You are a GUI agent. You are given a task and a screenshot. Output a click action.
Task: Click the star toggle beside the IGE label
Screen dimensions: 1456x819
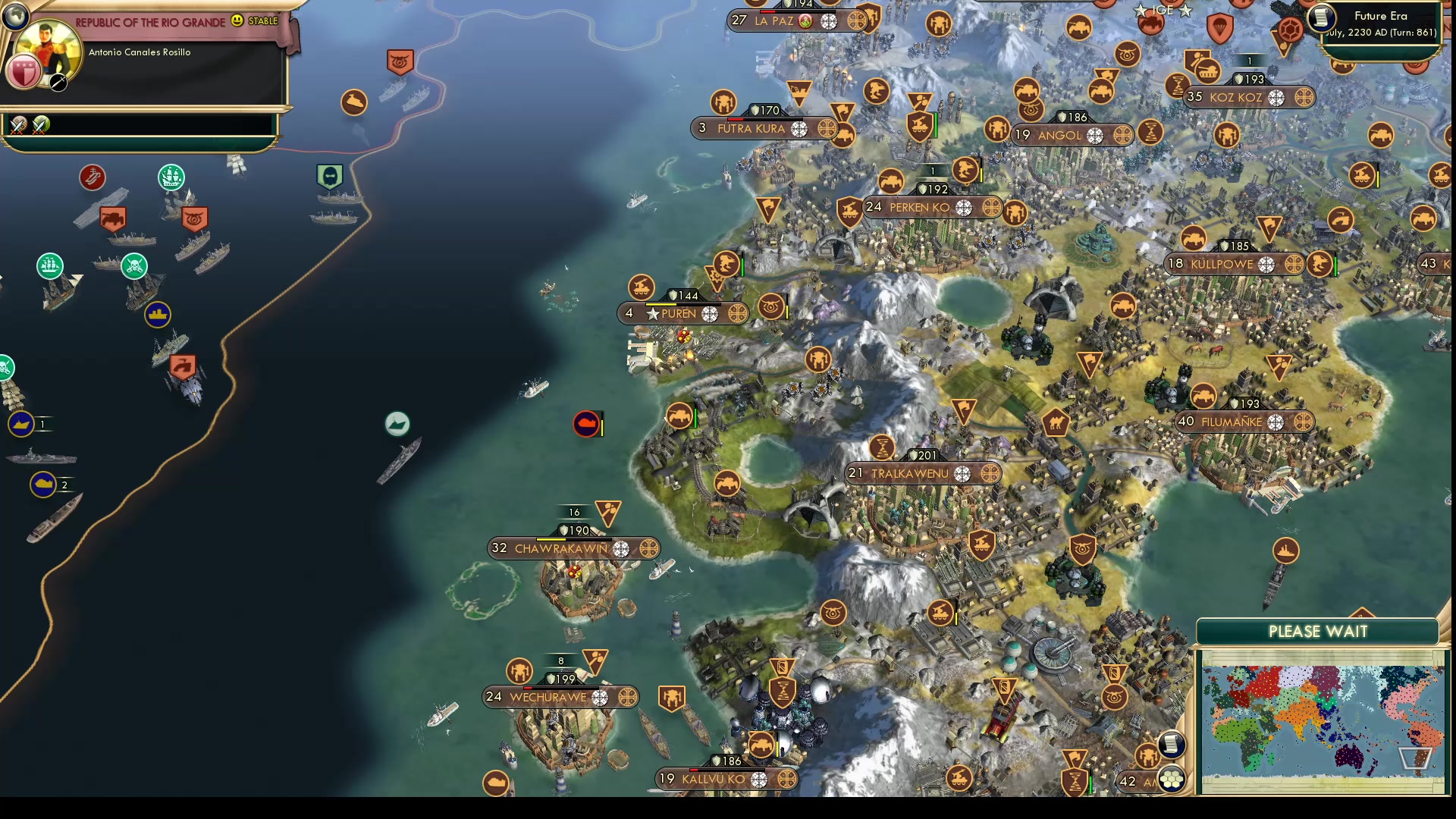(x=1141, y=10)
